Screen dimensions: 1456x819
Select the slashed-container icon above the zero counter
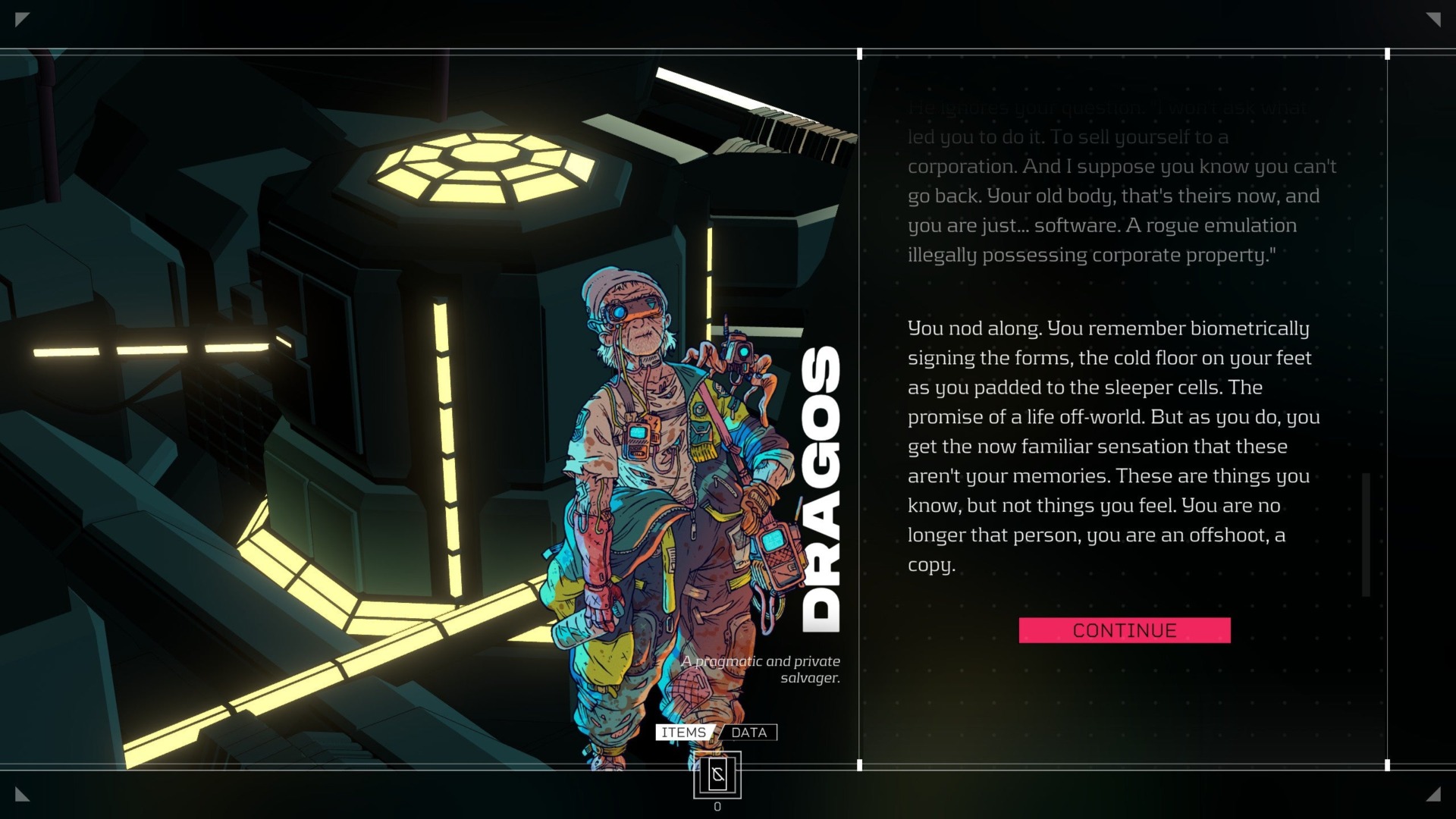[716, 775]
